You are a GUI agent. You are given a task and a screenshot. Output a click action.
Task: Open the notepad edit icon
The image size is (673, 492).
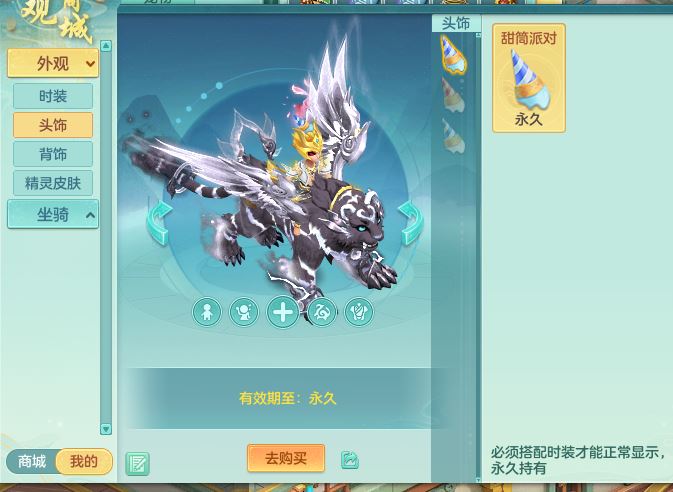[x=138, y=463]
